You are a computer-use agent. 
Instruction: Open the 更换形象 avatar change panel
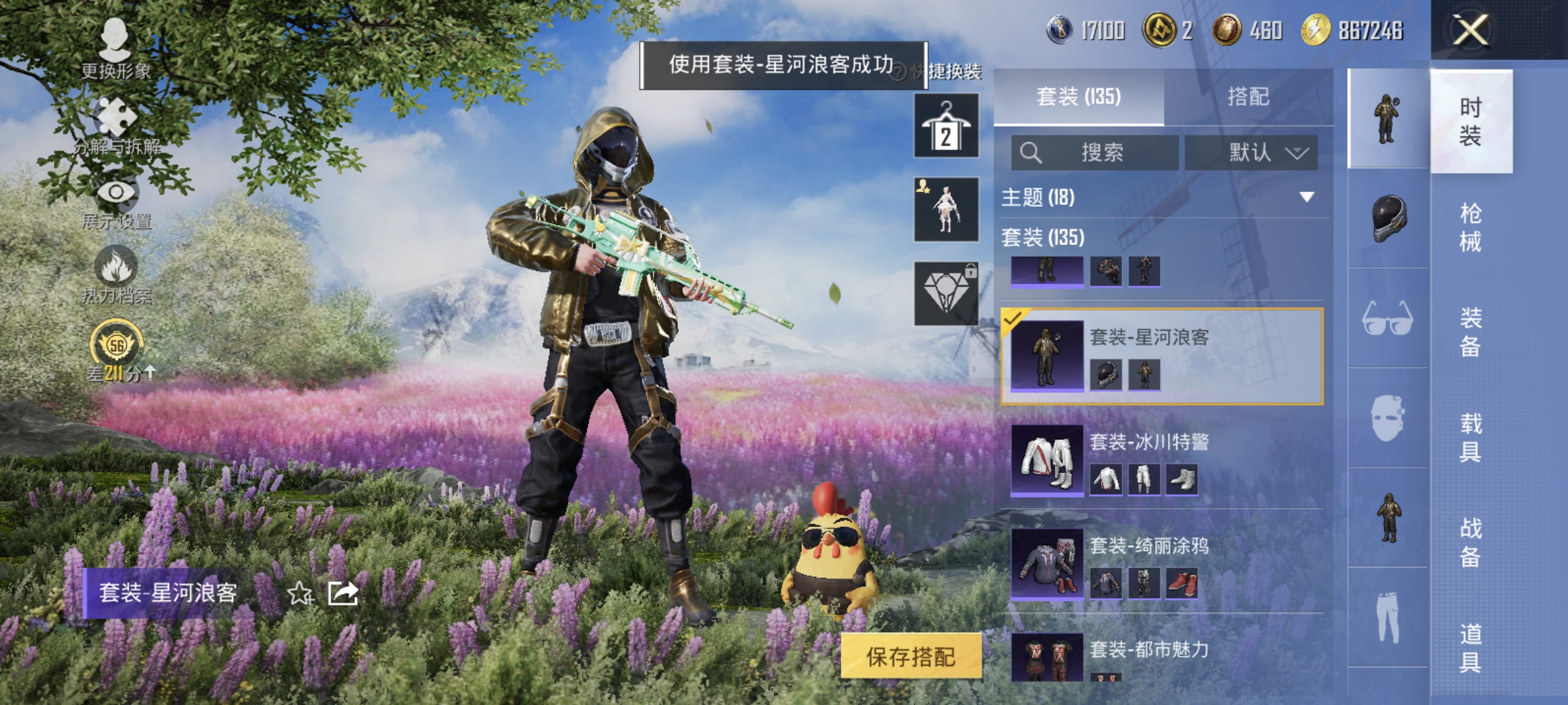click(x=116, y=46)
